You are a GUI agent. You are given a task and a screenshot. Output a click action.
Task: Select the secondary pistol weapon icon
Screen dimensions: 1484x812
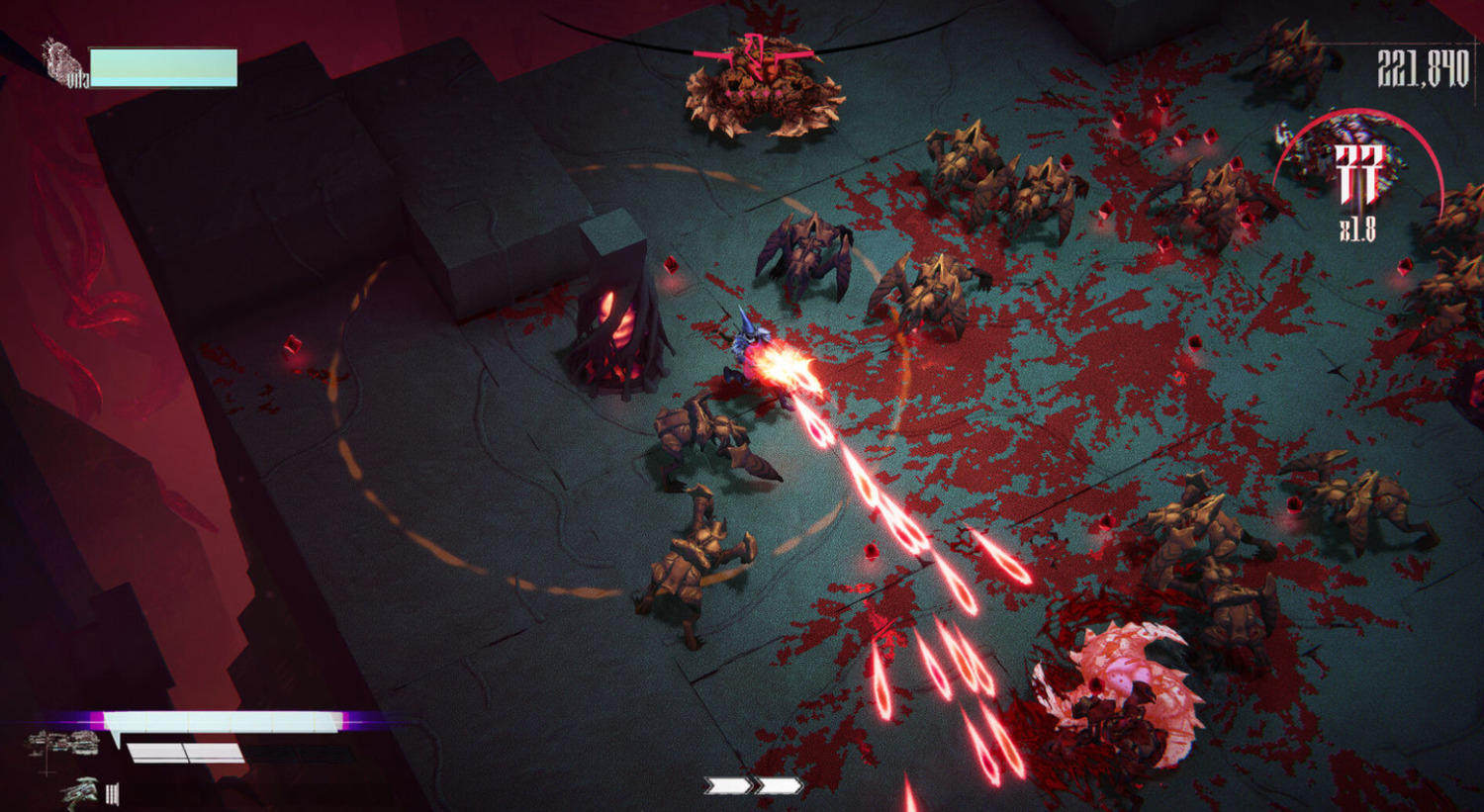pyautogui.click(x=81, y=791)
